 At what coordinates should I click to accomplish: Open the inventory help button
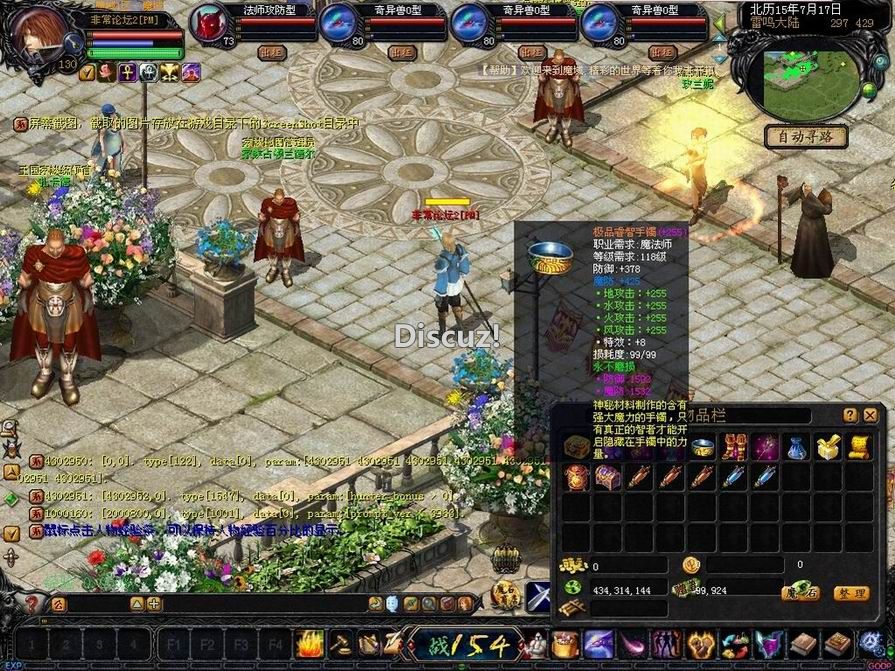[850, 415]
